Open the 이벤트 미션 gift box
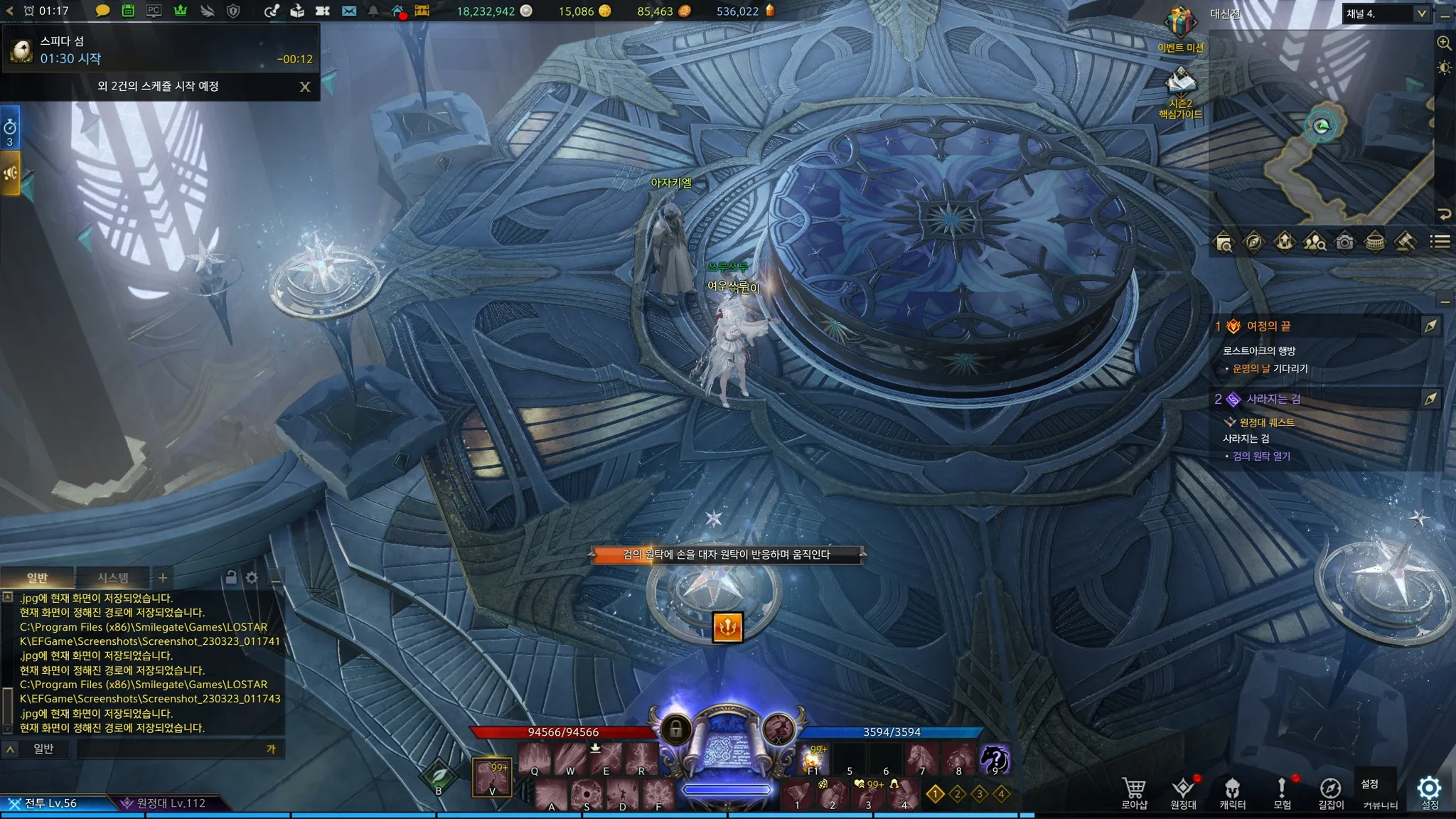 point(1179,24)
